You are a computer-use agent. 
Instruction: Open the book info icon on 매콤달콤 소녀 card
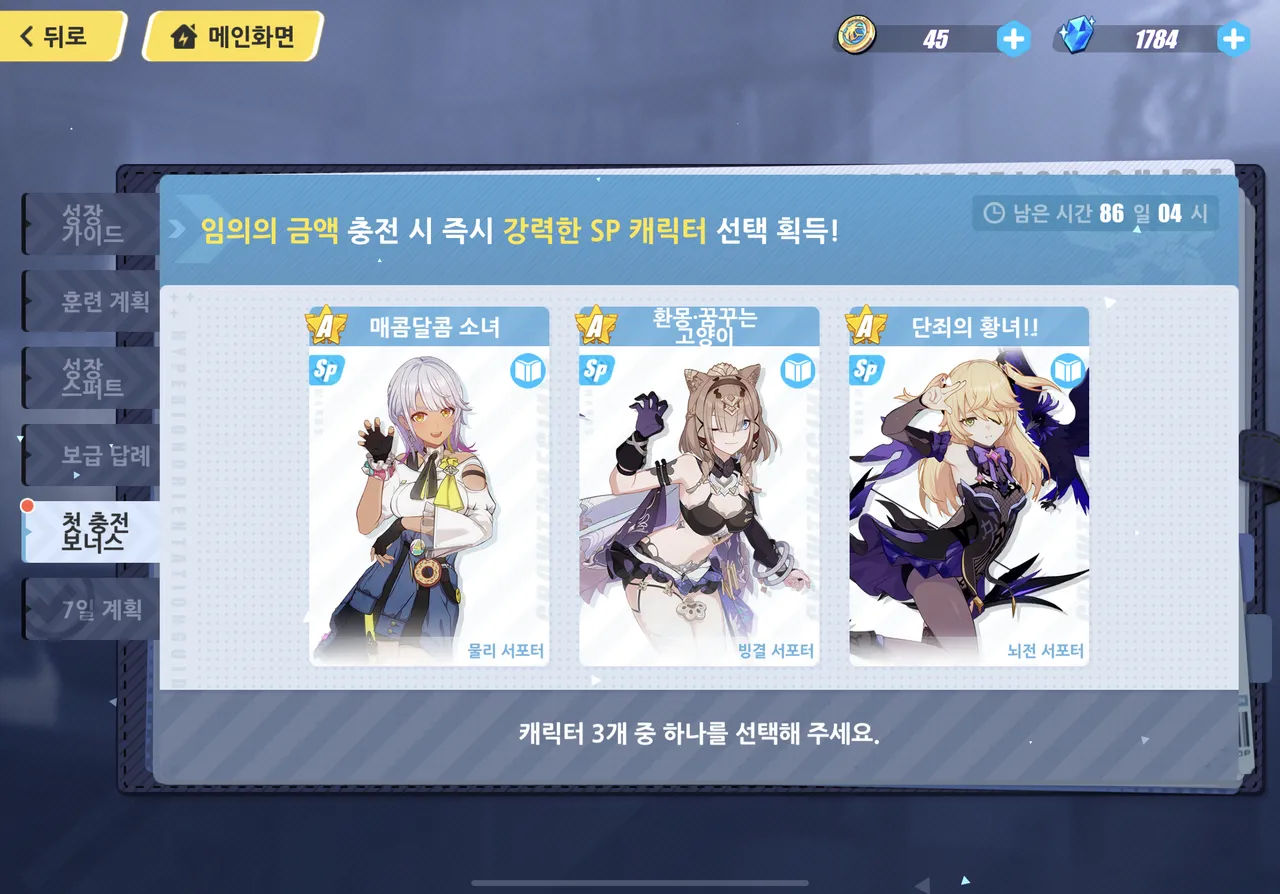[529, 369]
